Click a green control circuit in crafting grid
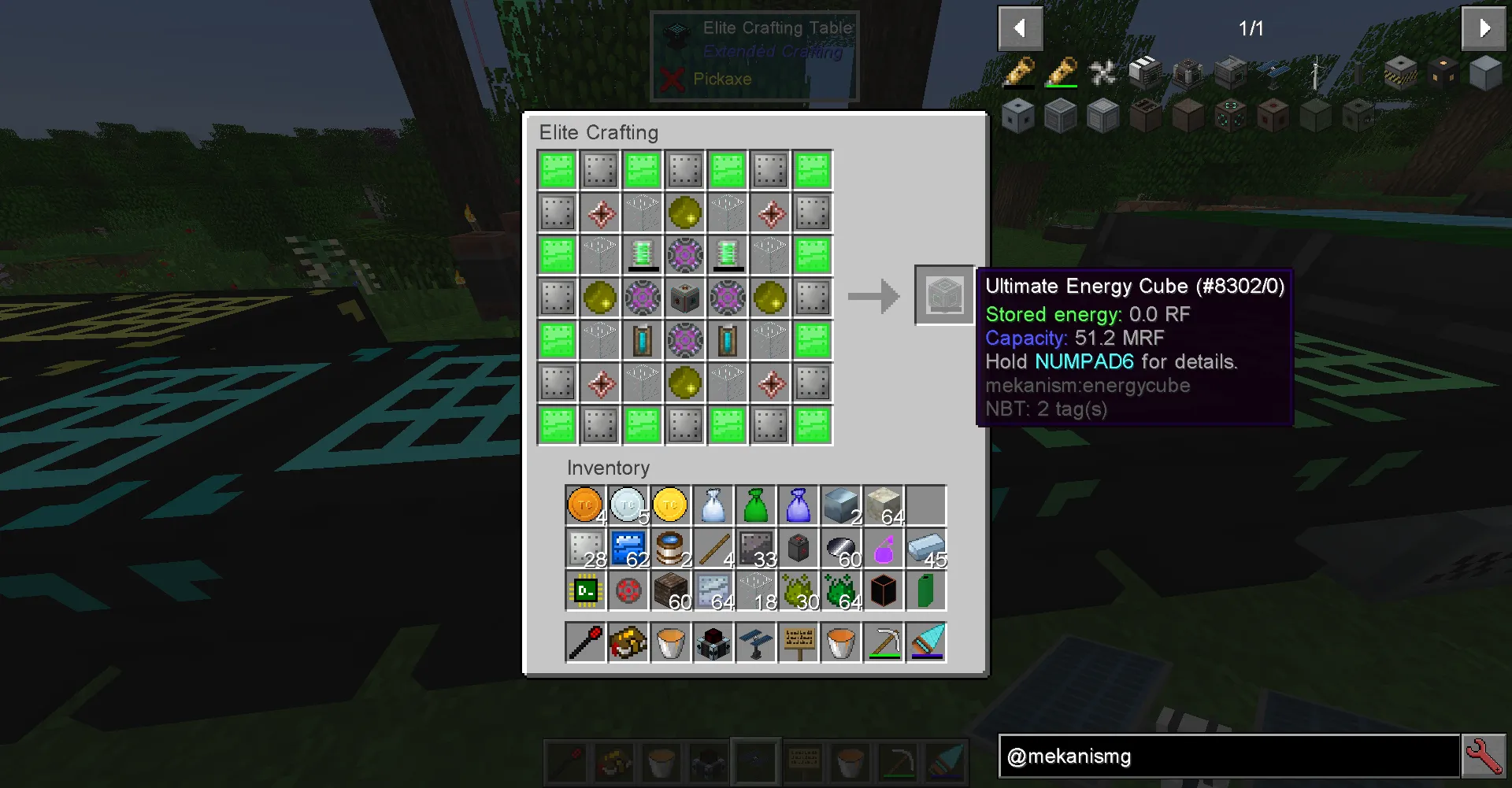The width and height of the screenshot is (1512, 788). tap(557, 169)
